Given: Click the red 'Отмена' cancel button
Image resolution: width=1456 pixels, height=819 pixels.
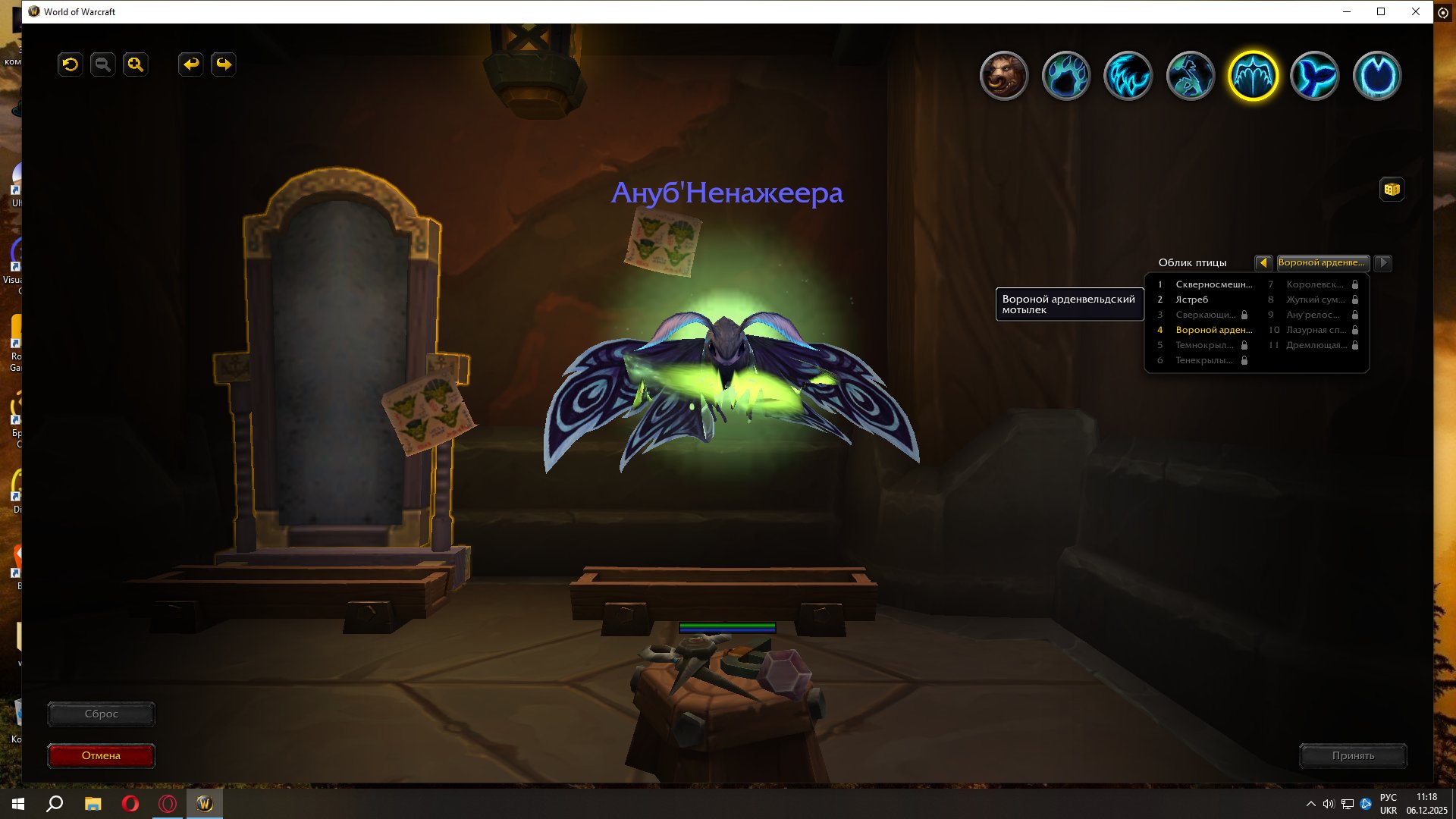Looking at the screenshot, I should (101, 755).
